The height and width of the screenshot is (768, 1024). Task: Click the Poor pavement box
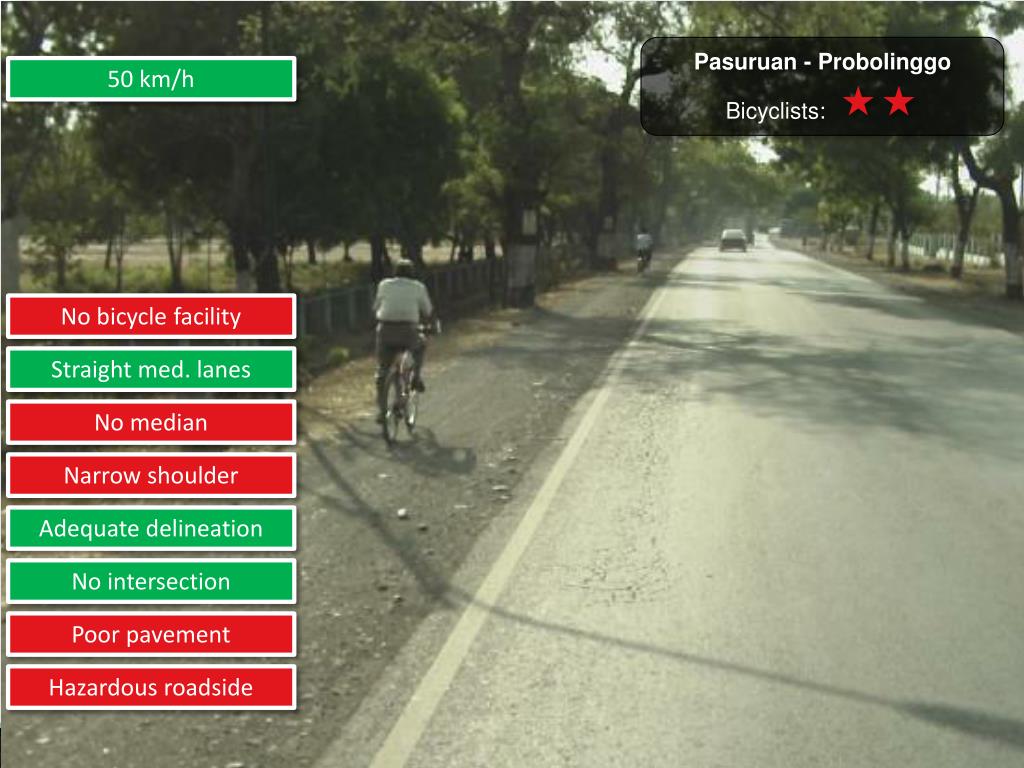(x=151, y=634)
